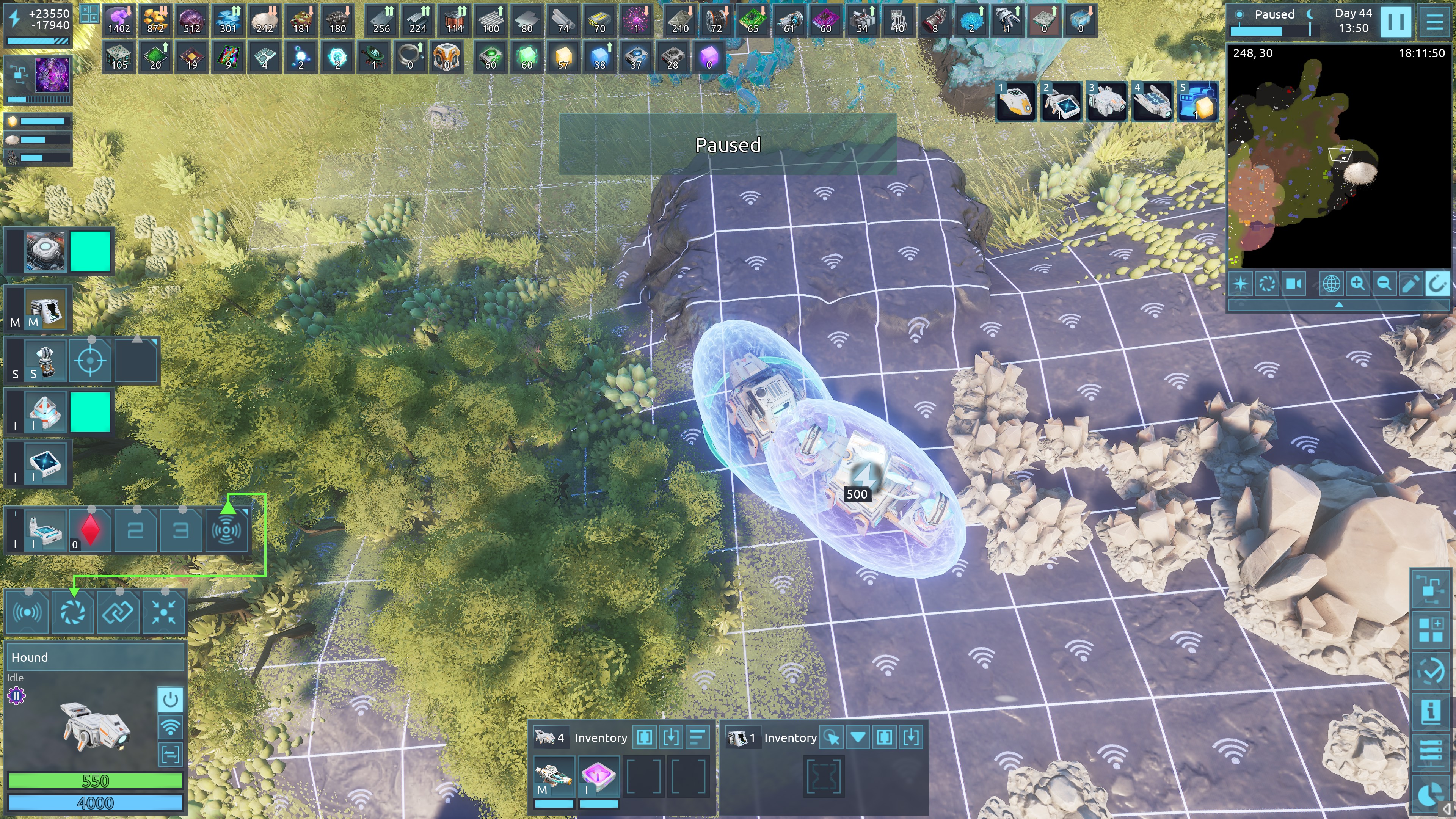This screenshot has width=1456, height=819.
Task: Open the globe world map view
Action: coord(1330,283)
